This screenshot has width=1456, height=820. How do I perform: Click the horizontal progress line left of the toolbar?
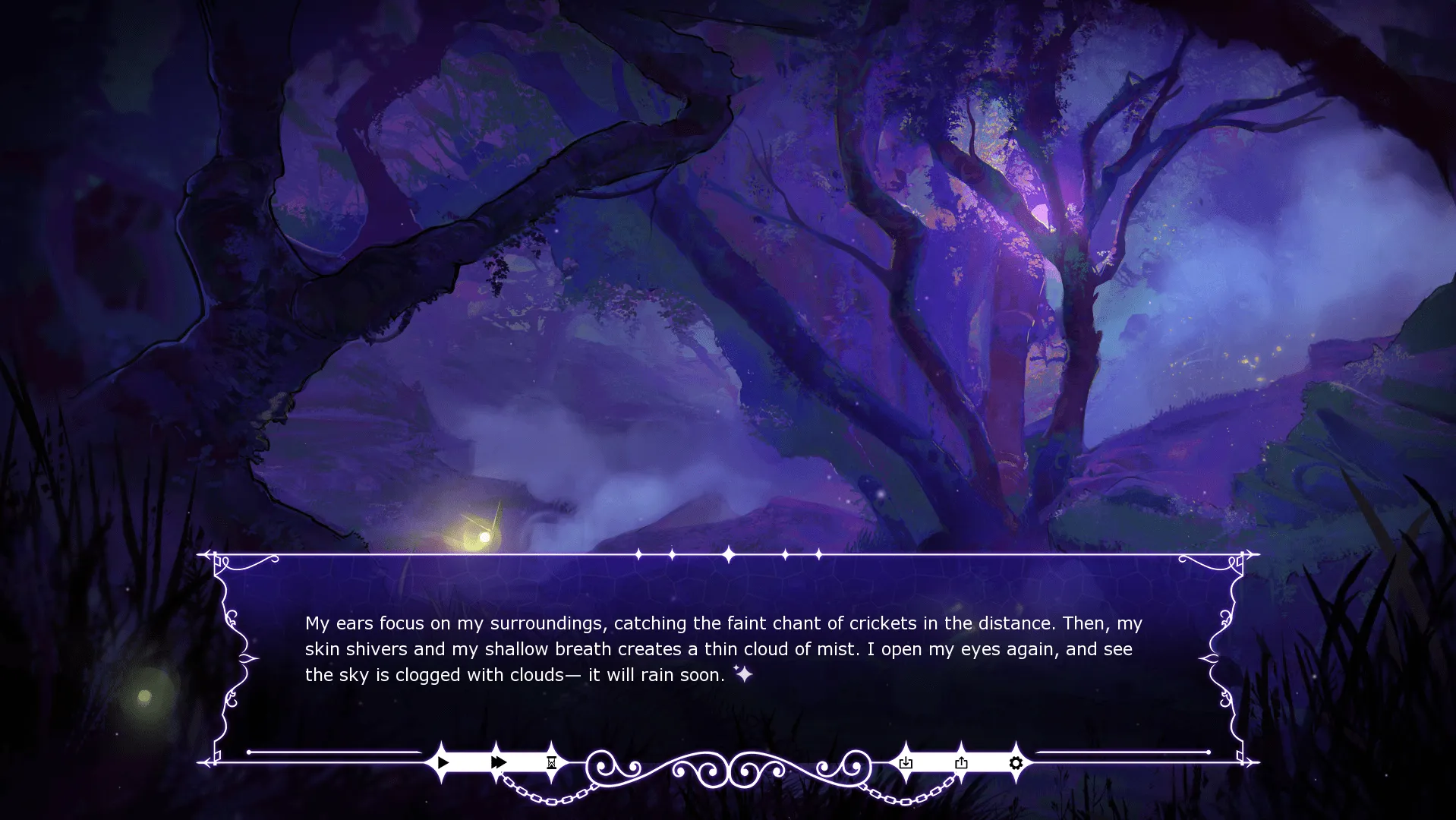click(334, 753)
